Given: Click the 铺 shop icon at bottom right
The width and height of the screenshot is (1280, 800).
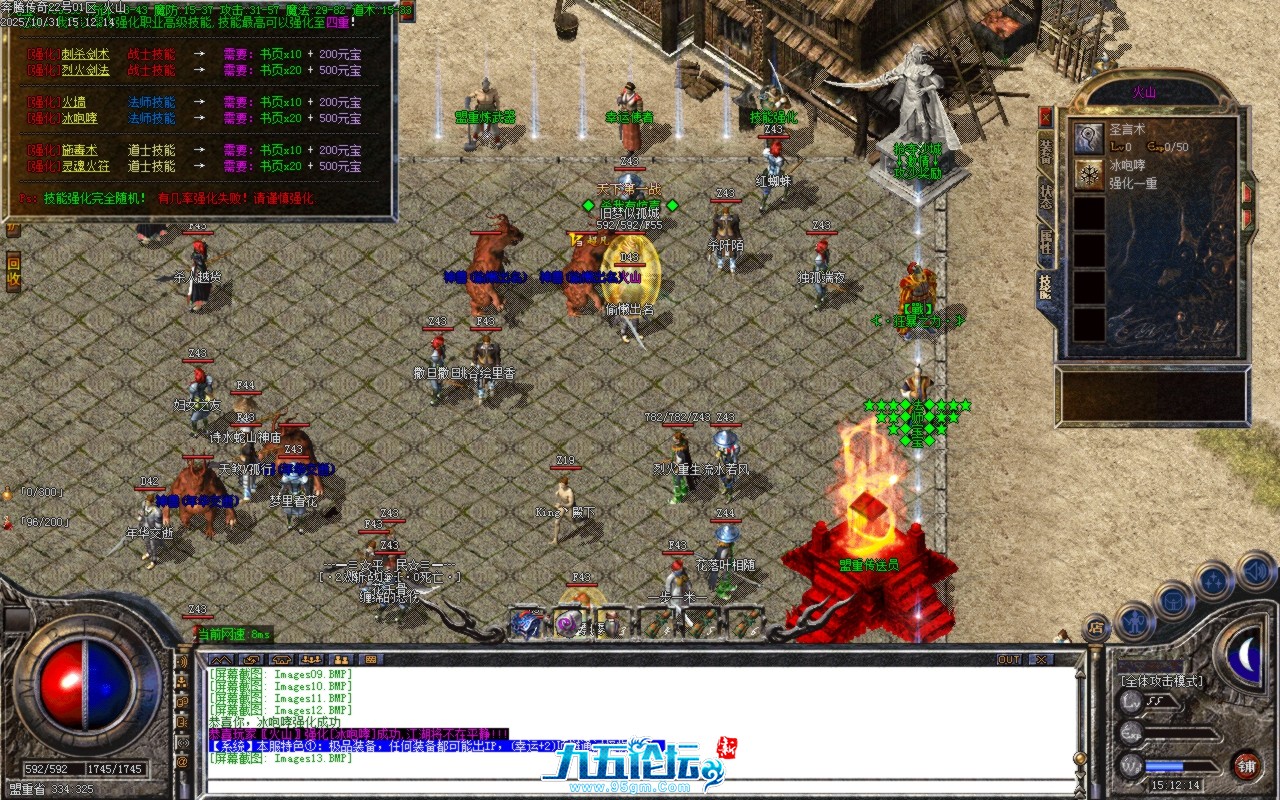Looking at the screenshot, I should (1247, 765).
